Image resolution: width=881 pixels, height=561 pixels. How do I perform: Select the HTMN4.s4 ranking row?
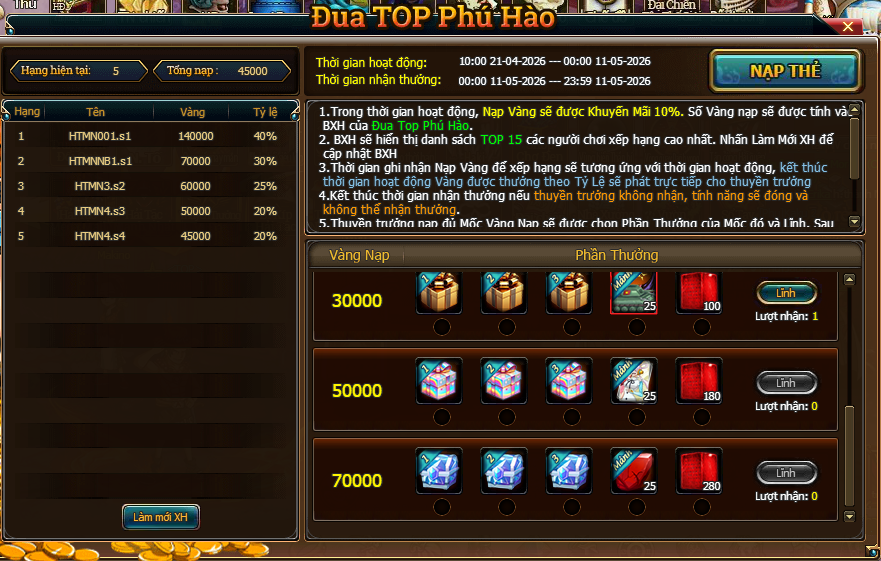click(x=150, y=236)
